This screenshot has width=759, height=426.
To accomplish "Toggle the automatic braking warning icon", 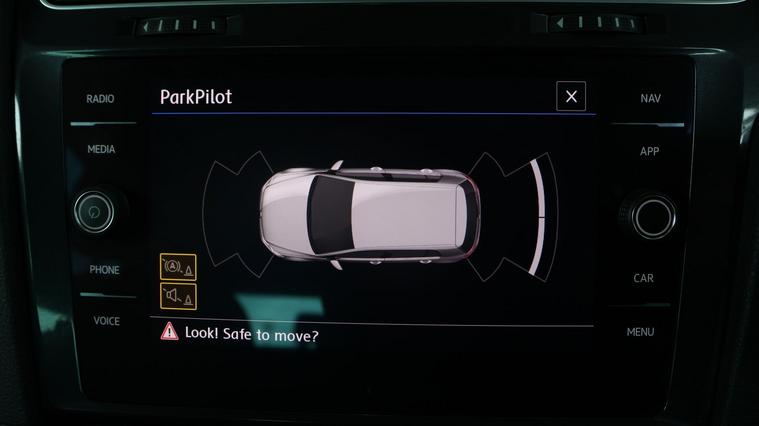I will (x=178, y=267).
